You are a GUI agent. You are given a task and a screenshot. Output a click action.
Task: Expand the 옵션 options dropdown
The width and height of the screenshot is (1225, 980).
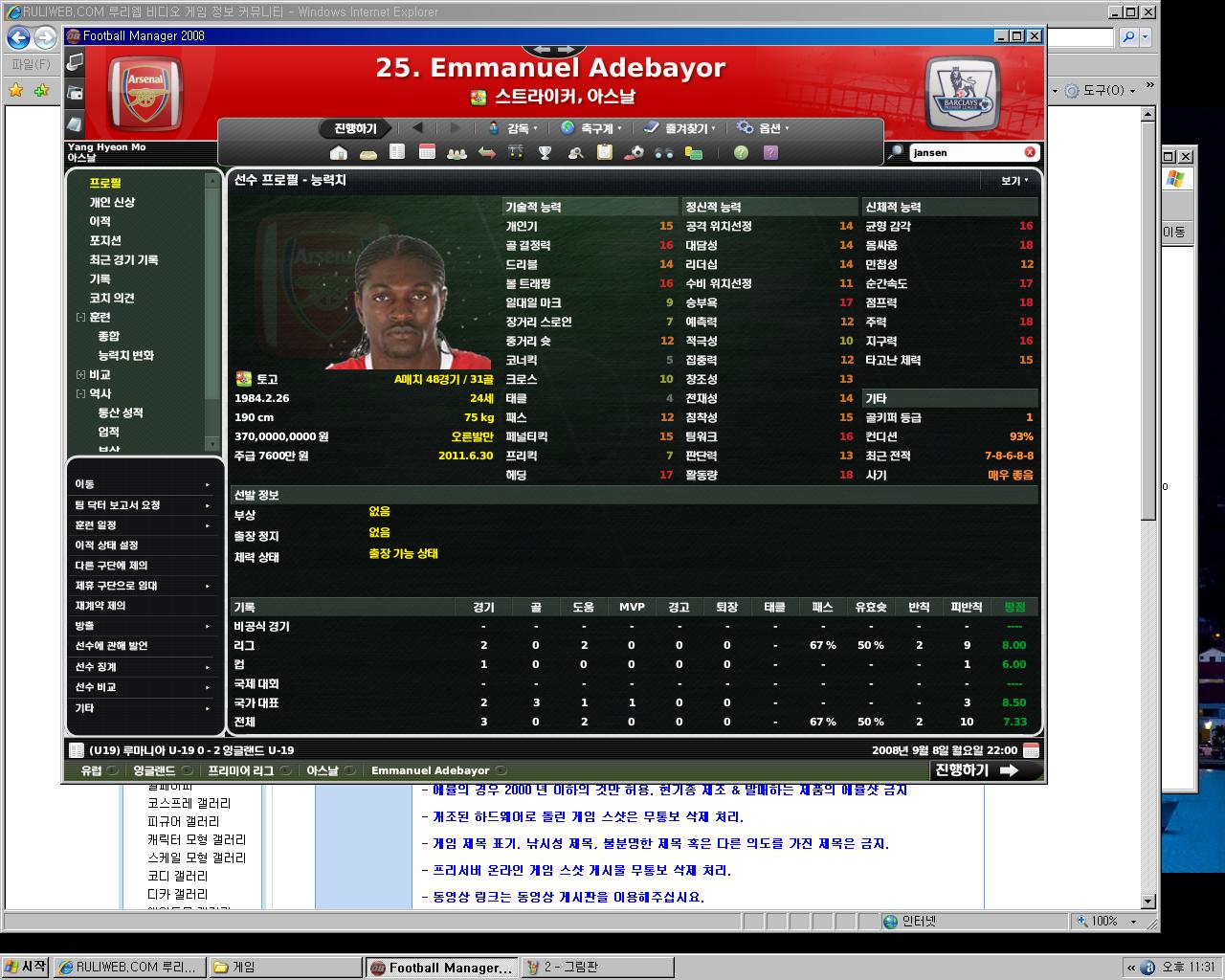tap(771, 127)
